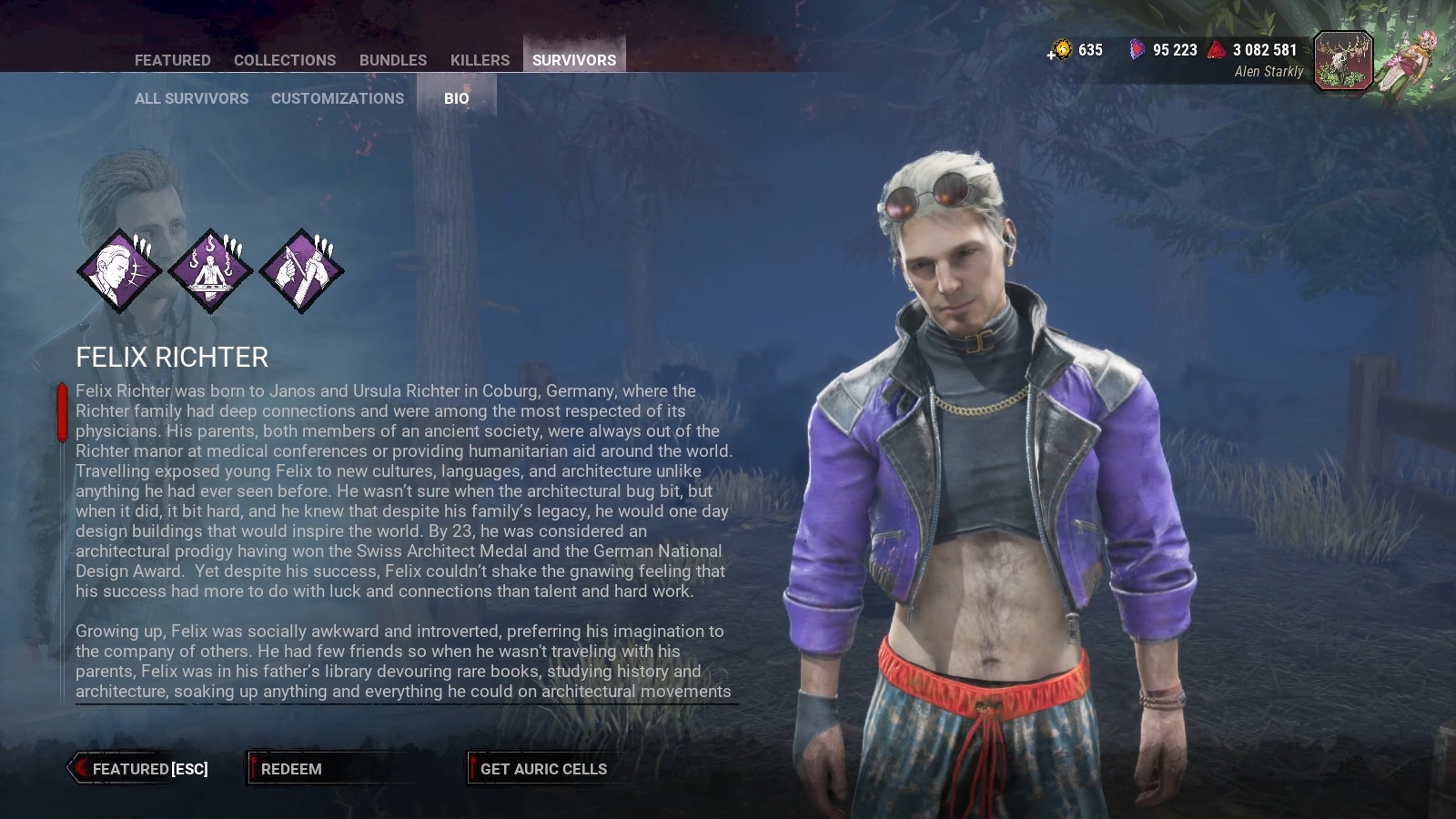Open Alen Starkly's player profile badge
This screenshot has height=819, width=1456.
[x=1343, y=61]
